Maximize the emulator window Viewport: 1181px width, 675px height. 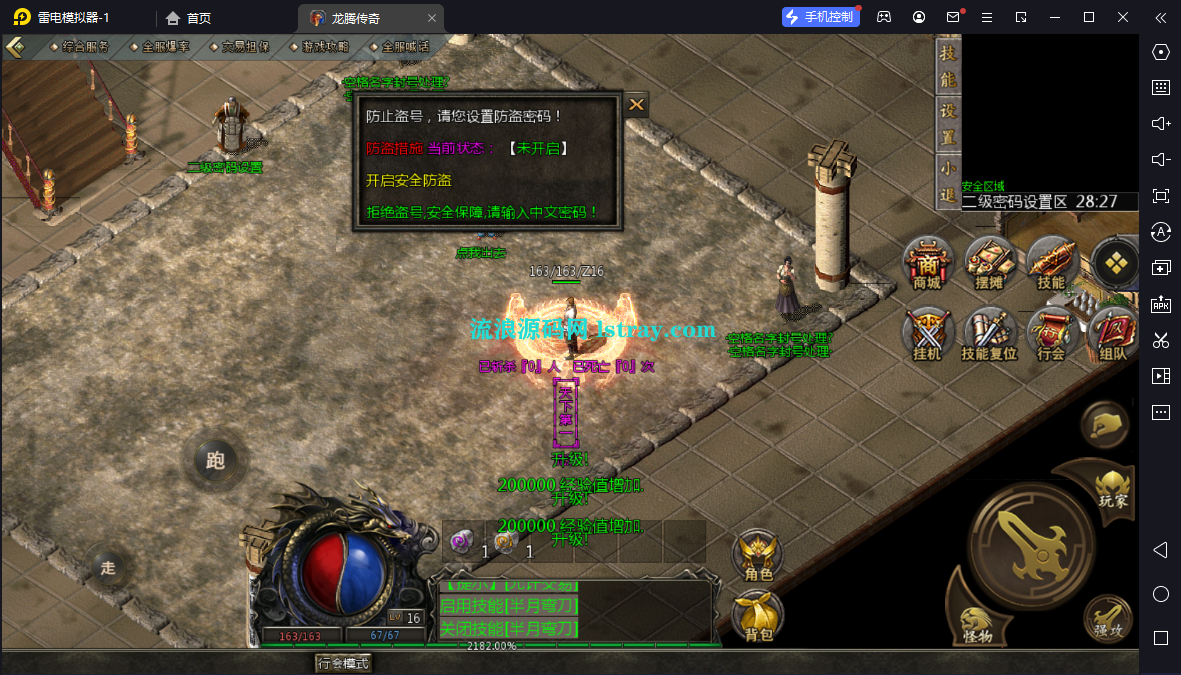coord(1089,17)
